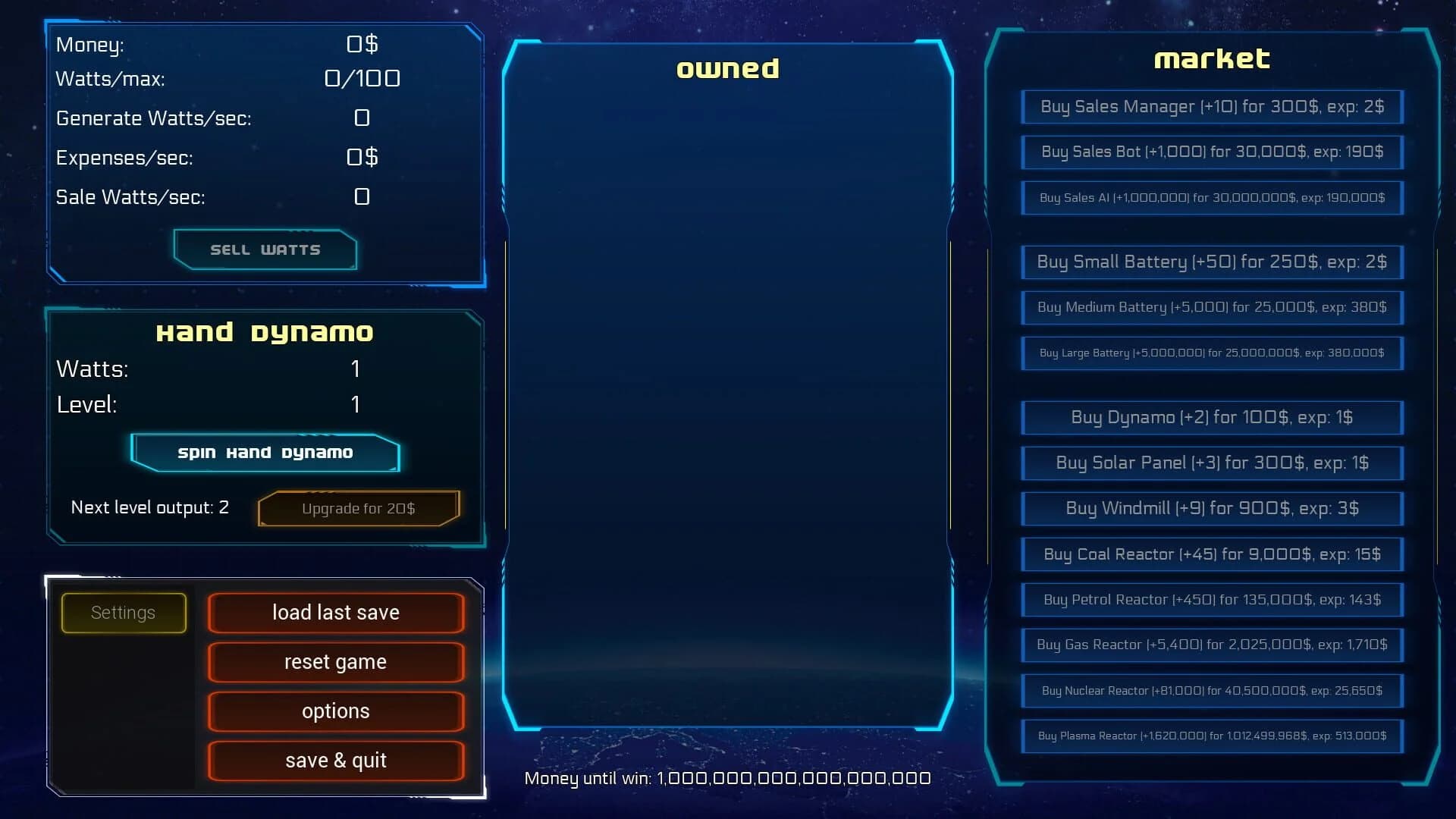This screenshot has width=1456, height=819.
Task: Buy a Small Battery for 250$
Action: [1211, 262]
